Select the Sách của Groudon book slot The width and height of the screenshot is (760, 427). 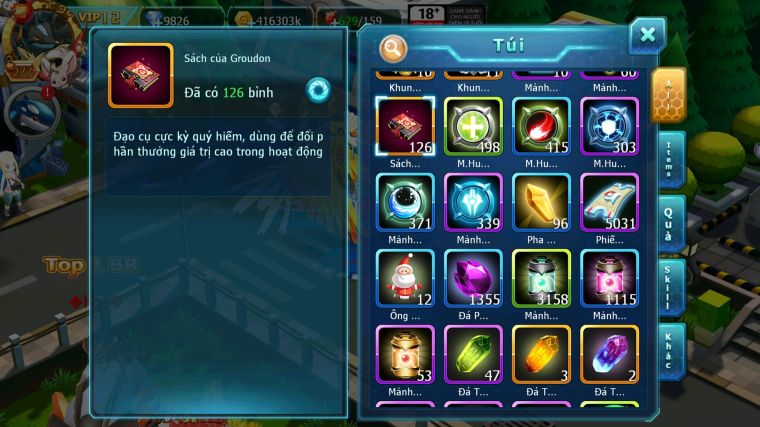pos(404,126)
